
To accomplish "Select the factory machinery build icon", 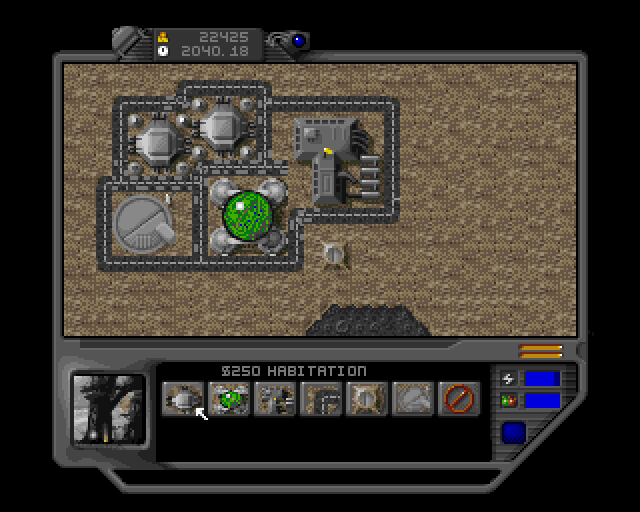I will click(x=275, y=399).
